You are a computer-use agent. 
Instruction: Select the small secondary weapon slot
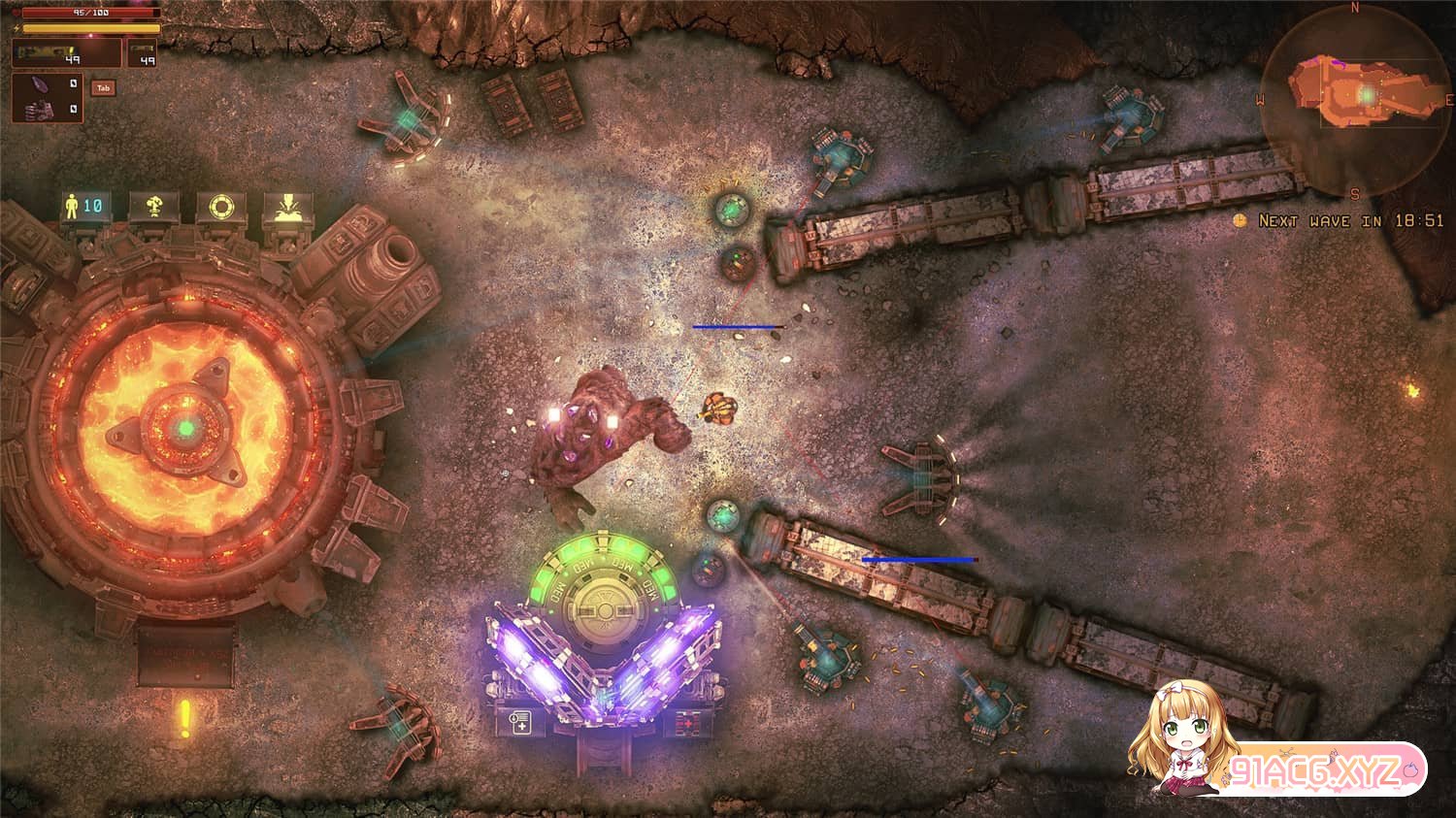pos(141,53)
